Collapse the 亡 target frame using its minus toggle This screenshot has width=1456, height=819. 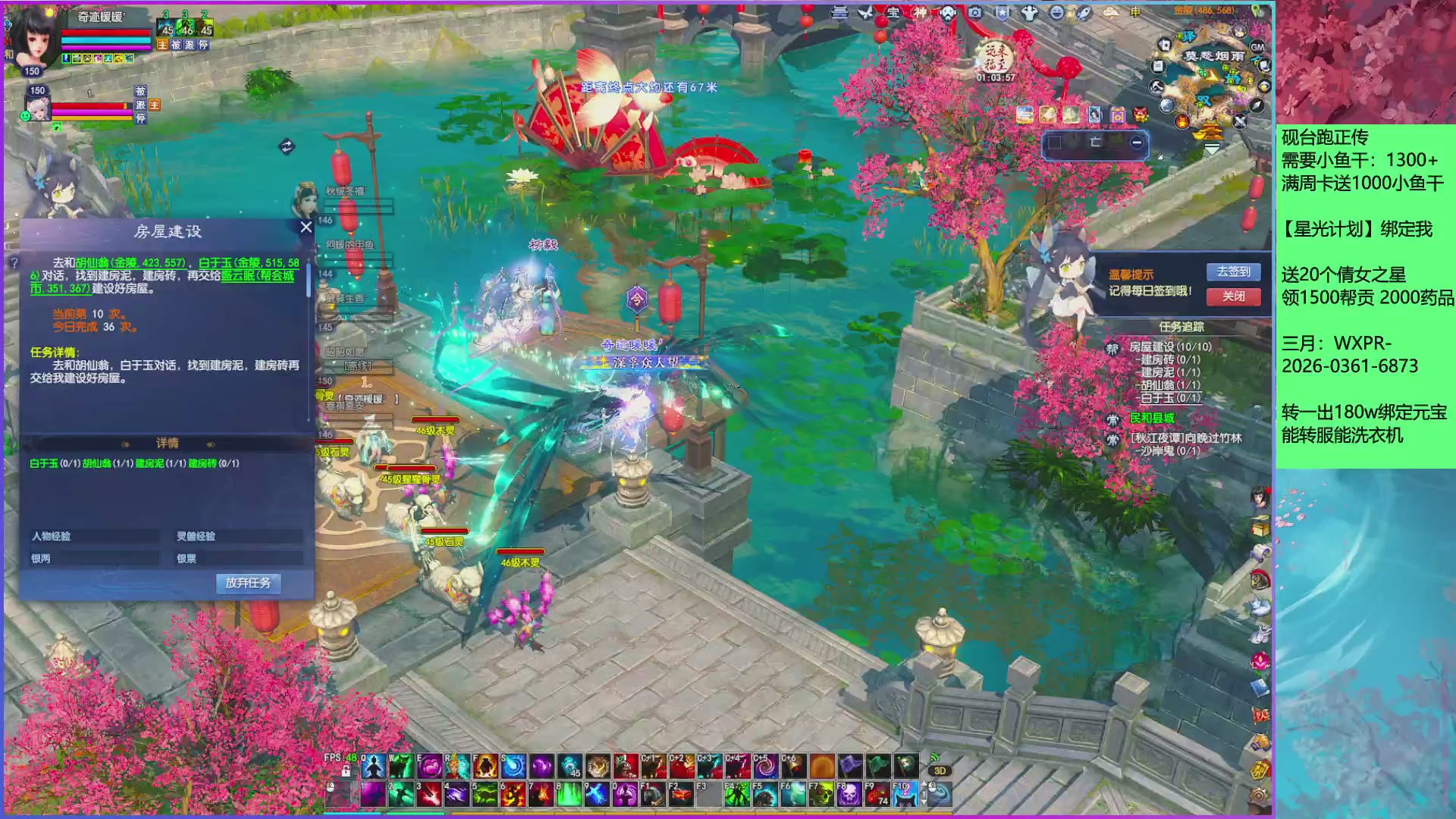point(1137,143)
